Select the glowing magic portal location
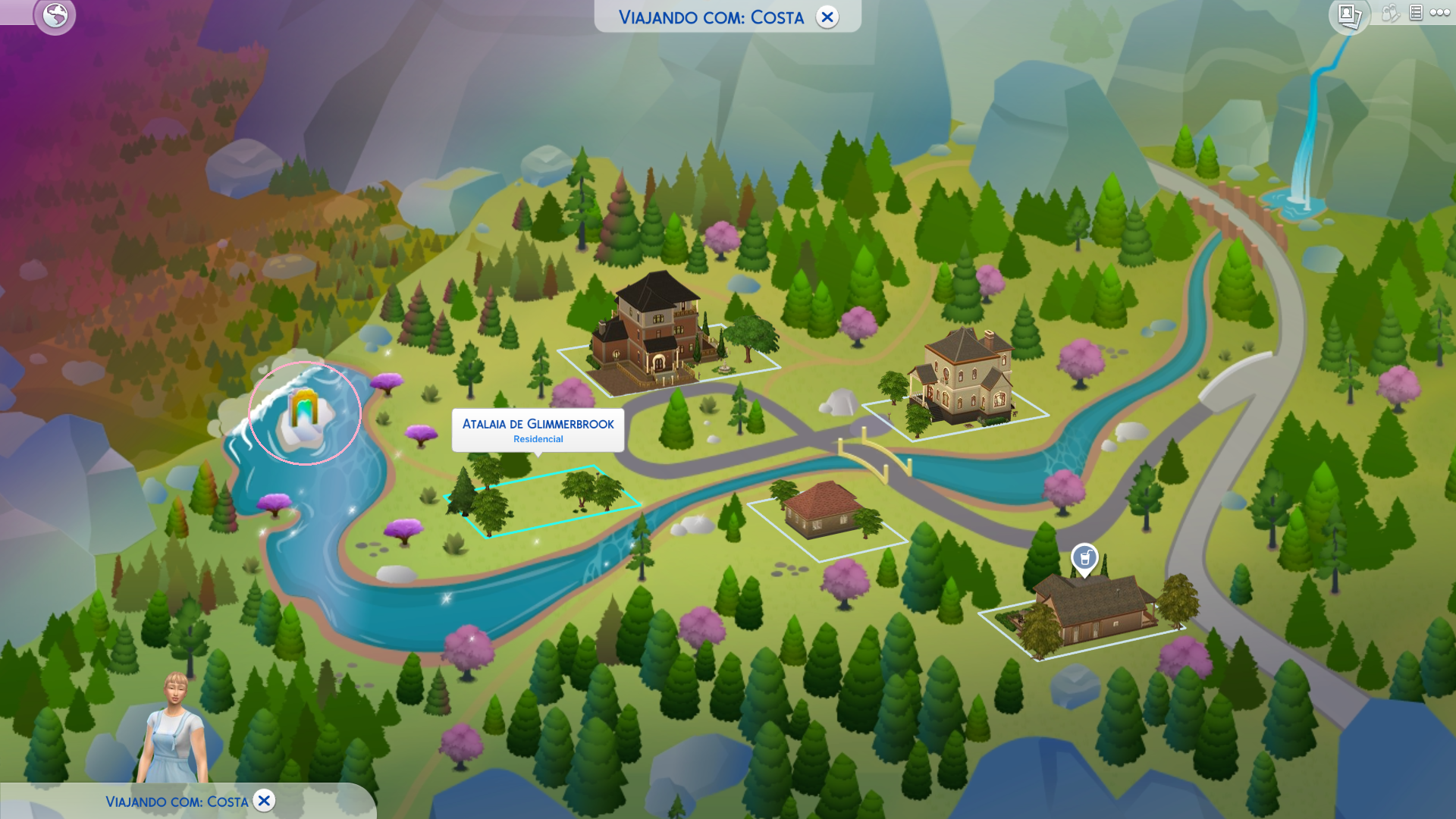Viewport: 1456px width, 819px height. (x=305, y=414)
